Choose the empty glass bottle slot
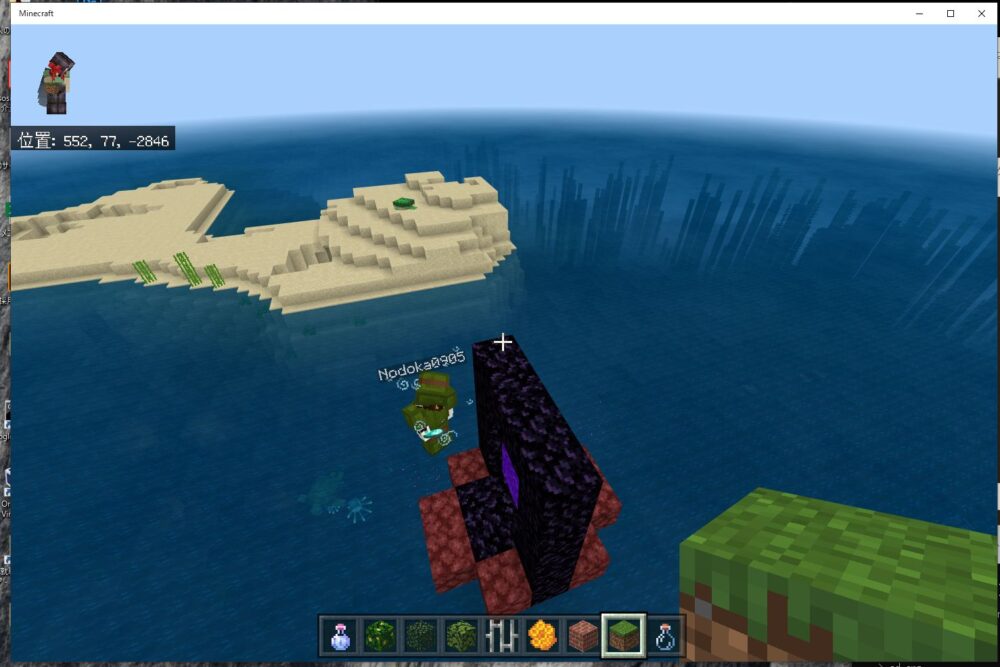The width and height of the screenshot is (1000, 667). click(664, 635)
